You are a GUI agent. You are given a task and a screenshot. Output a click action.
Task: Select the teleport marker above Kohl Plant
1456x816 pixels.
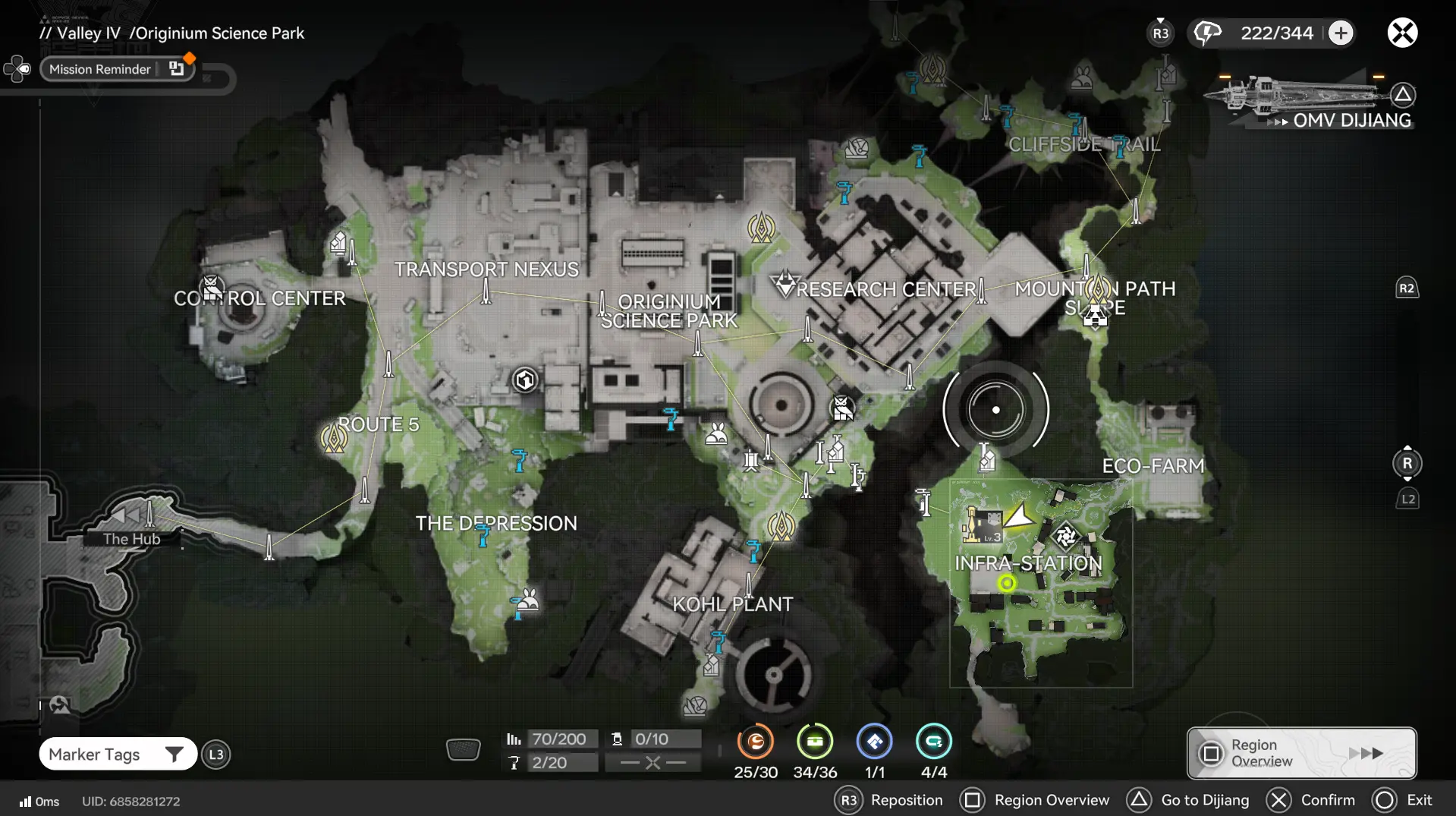781,525
